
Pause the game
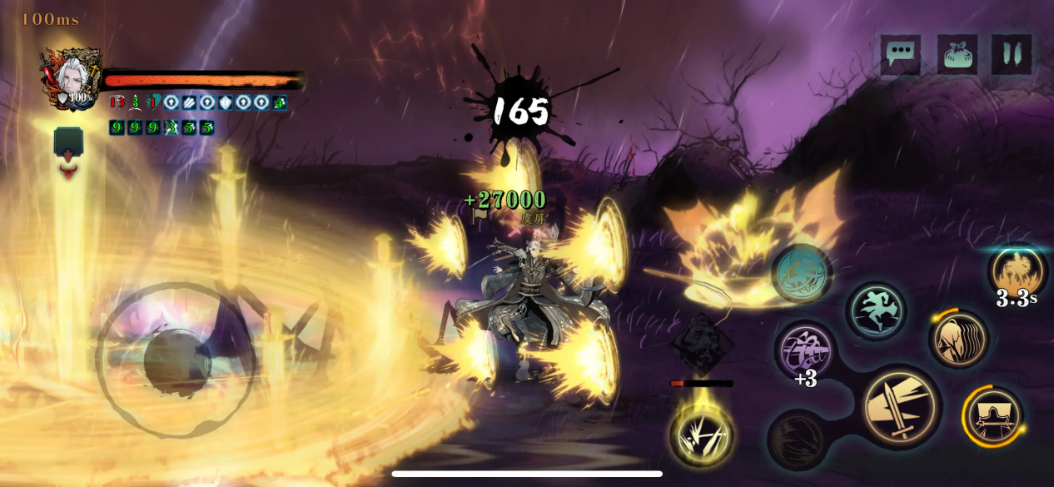(x=1011, y=54)
